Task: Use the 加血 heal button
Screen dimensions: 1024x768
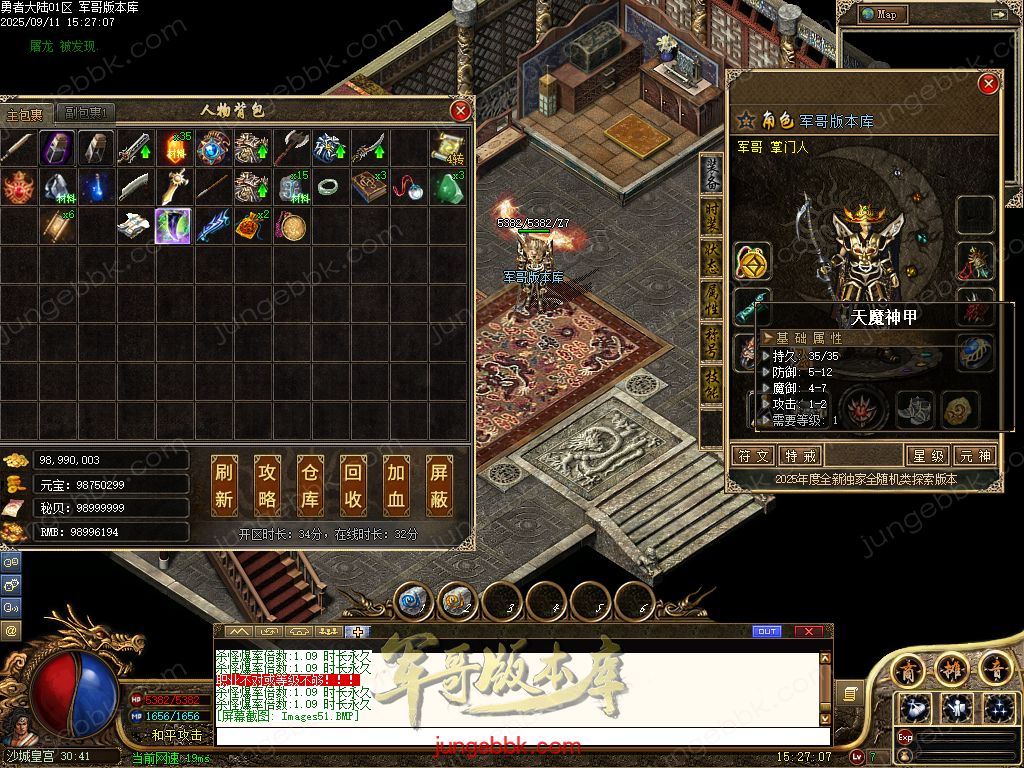Action: [396, 485]
